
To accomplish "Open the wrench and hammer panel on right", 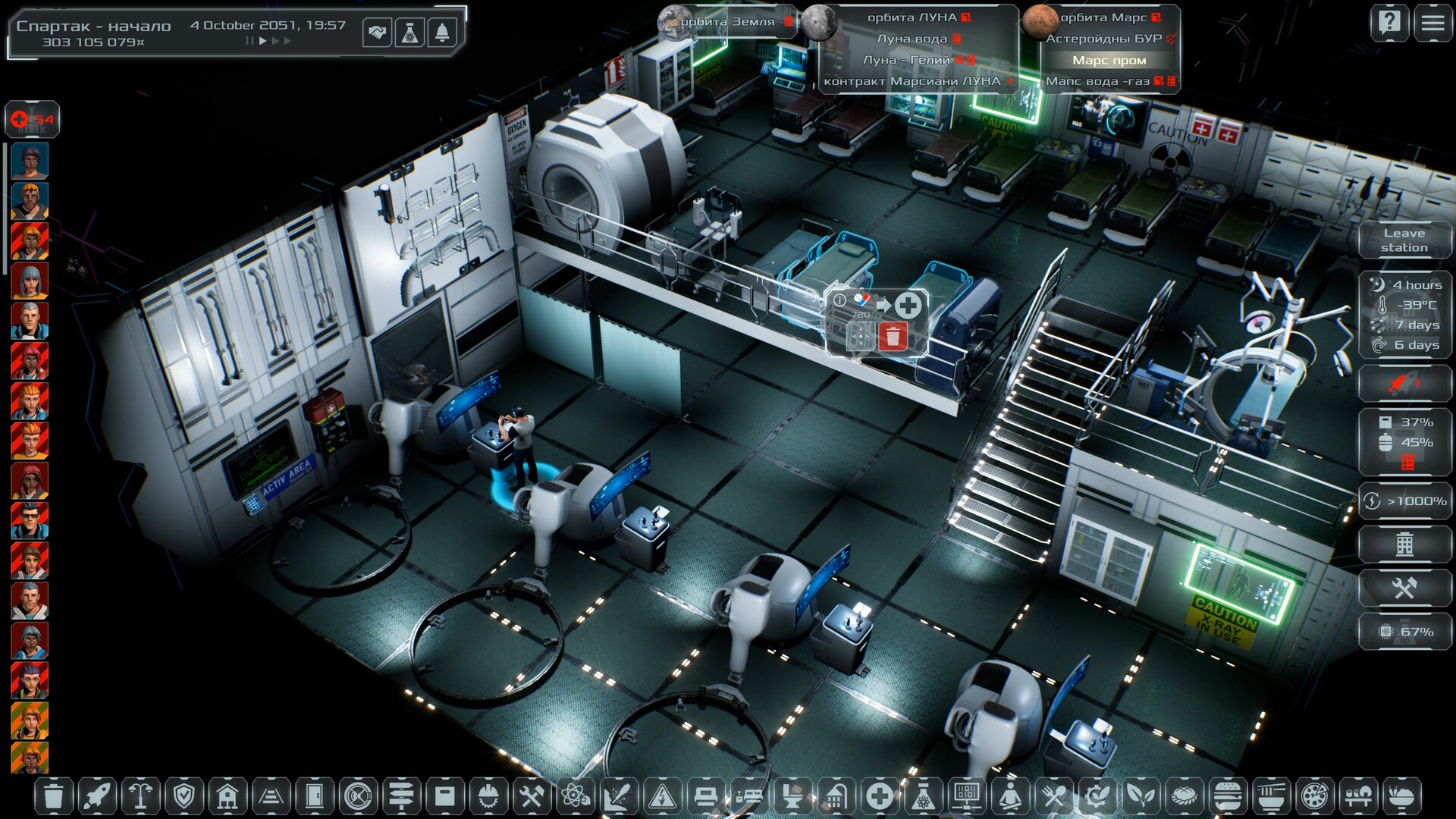I will [1404, 588].
